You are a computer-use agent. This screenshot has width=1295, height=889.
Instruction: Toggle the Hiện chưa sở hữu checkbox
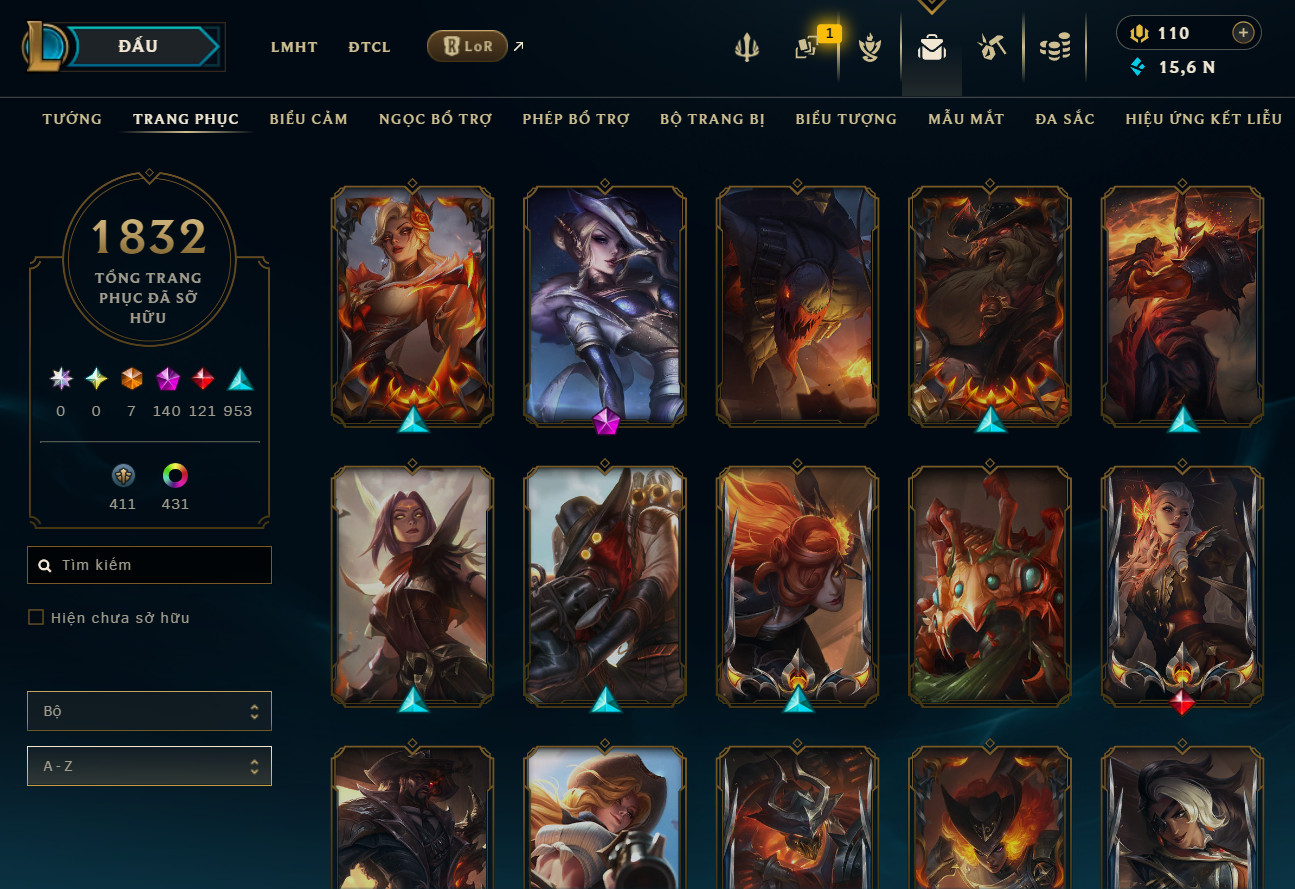(36, 618)
